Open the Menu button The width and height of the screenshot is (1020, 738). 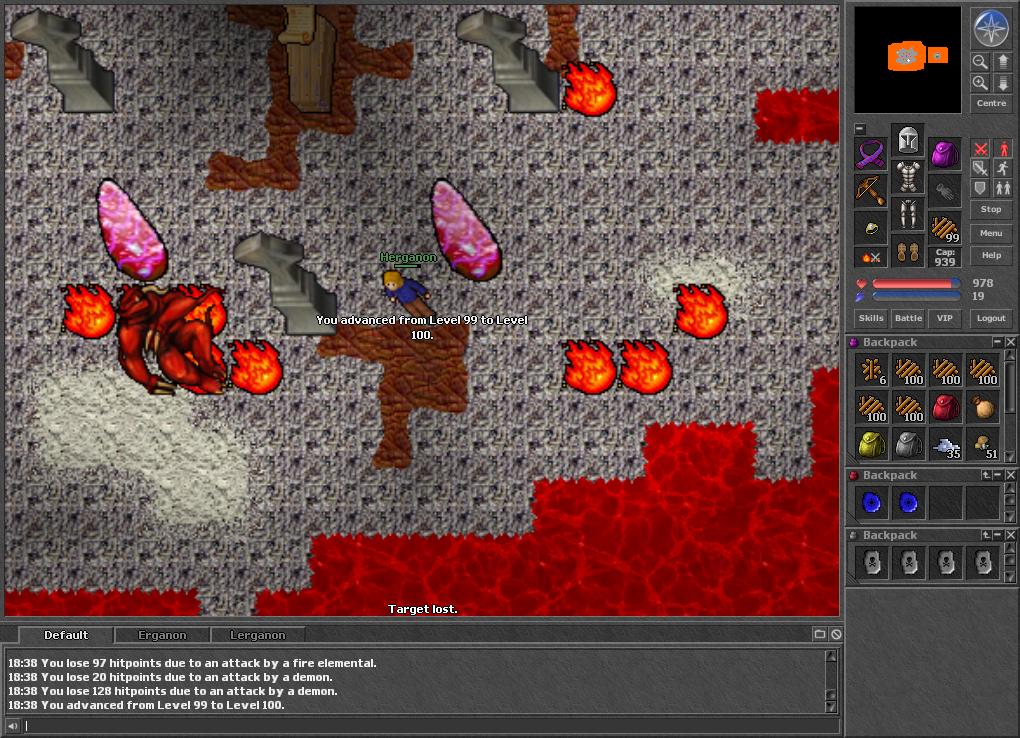point(991,233)
